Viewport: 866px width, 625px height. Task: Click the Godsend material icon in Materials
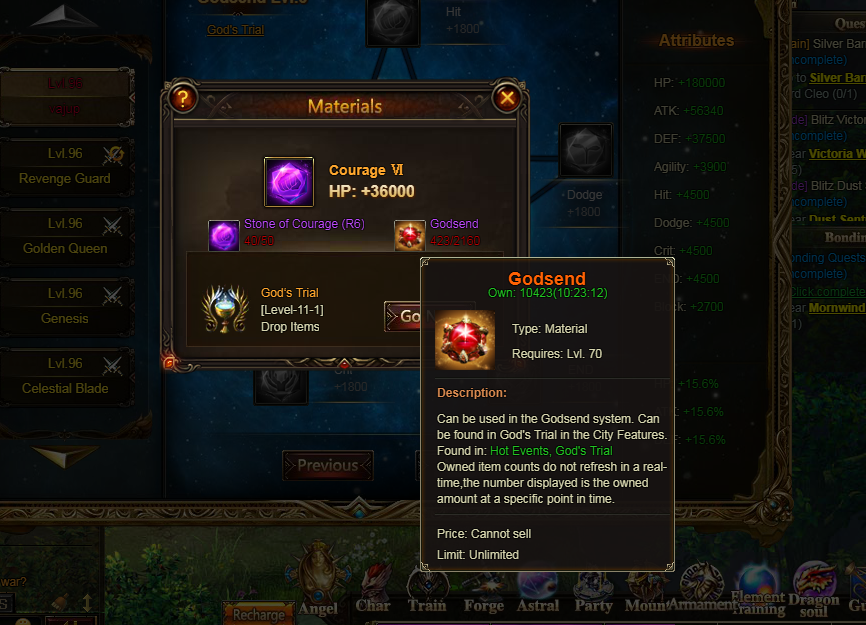(x=409, y=236)
